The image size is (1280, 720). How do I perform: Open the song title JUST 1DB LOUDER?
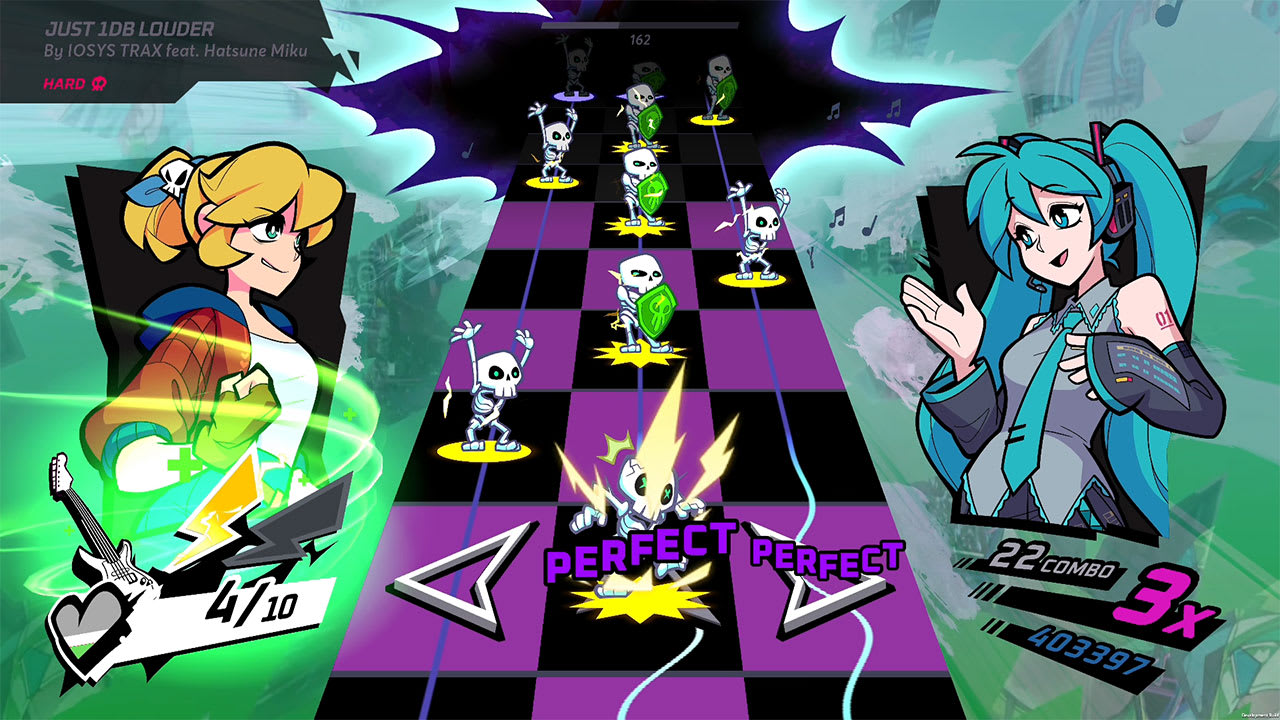tap(131, 30)
